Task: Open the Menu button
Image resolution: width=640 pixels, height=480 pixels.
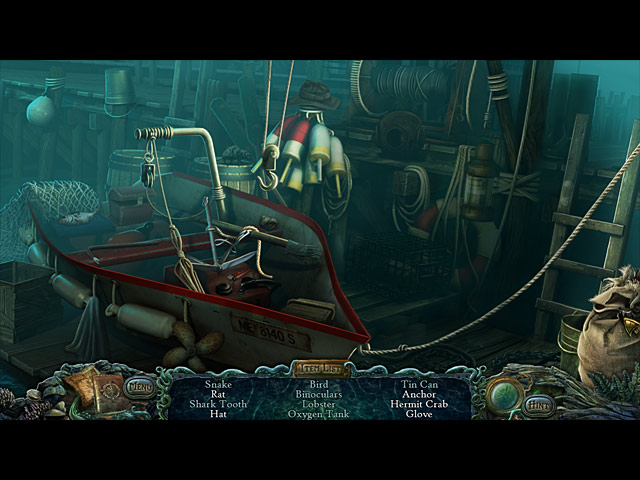Action: point(140,386)
